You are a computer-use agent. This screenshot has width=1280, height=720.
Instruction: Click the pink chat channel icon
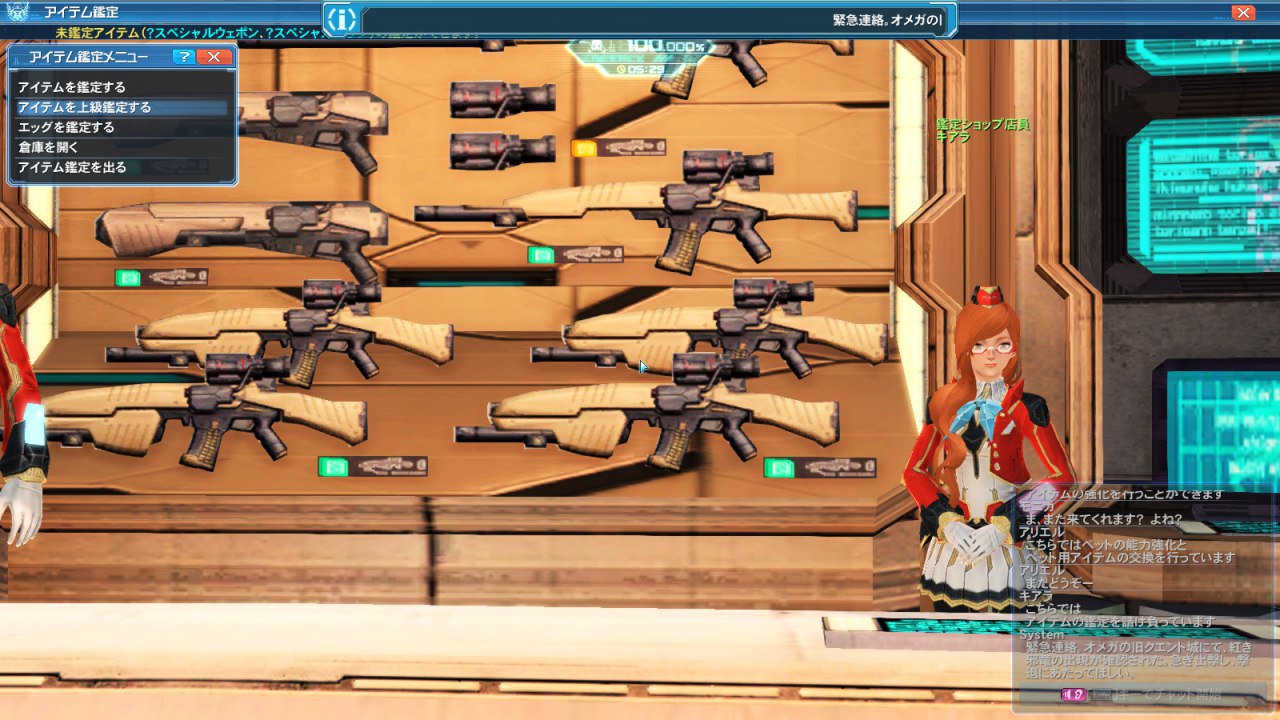point(1073,694)
